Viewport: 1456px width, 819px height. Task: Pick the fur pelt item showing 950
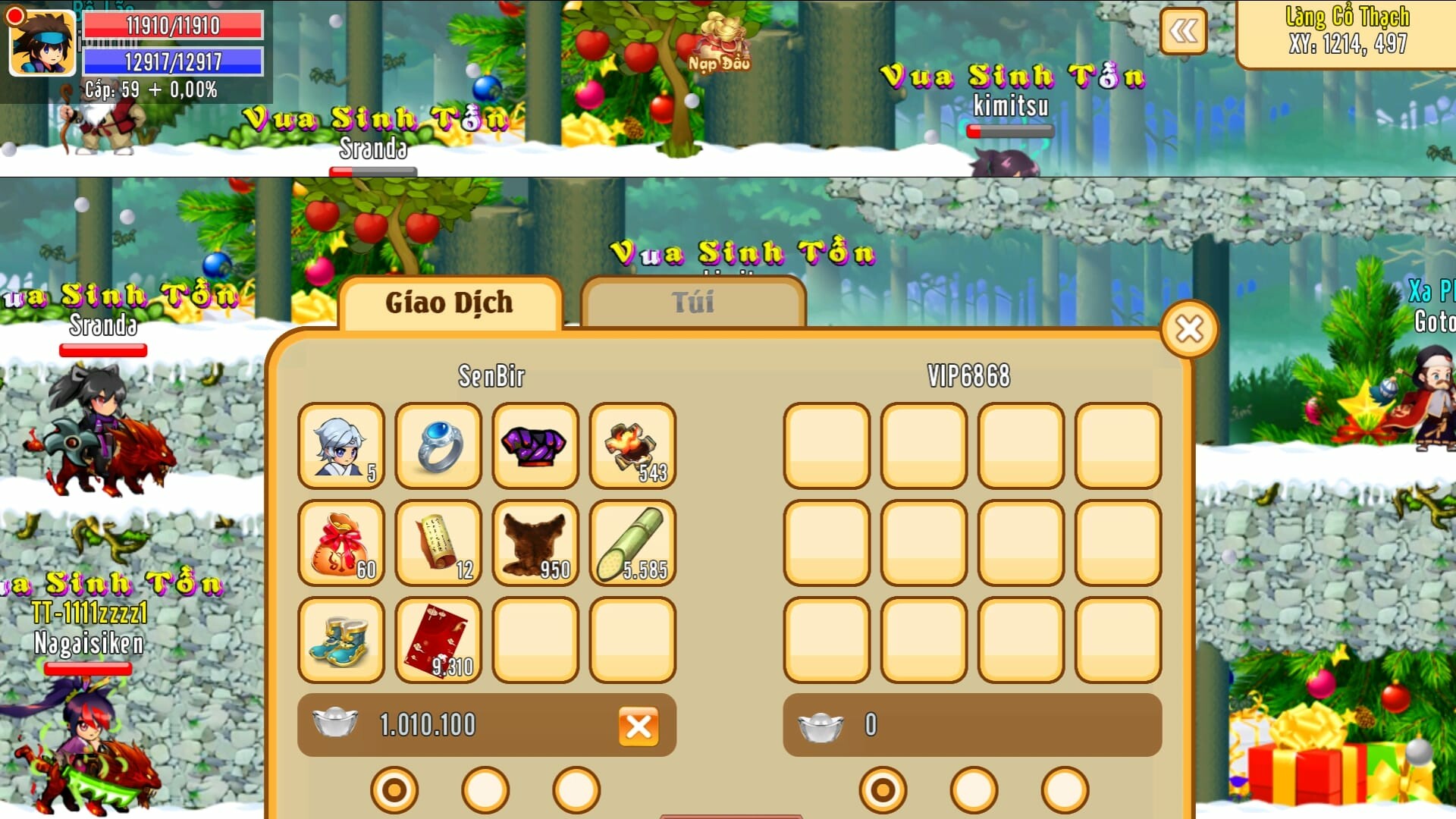tap(535, 544)
